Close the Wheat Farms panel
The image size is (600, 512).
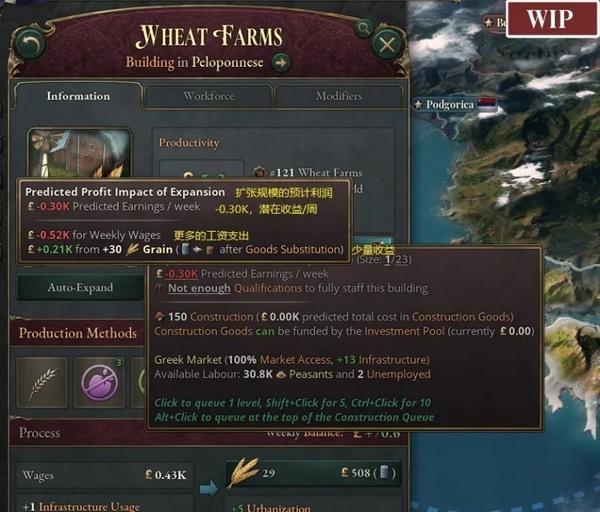click(x=387, y=44)
